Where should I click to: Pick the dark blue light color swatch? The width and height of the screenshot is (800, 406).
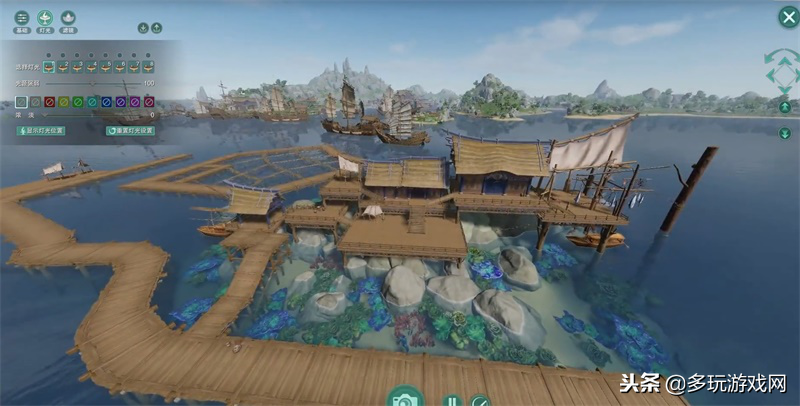105,101
